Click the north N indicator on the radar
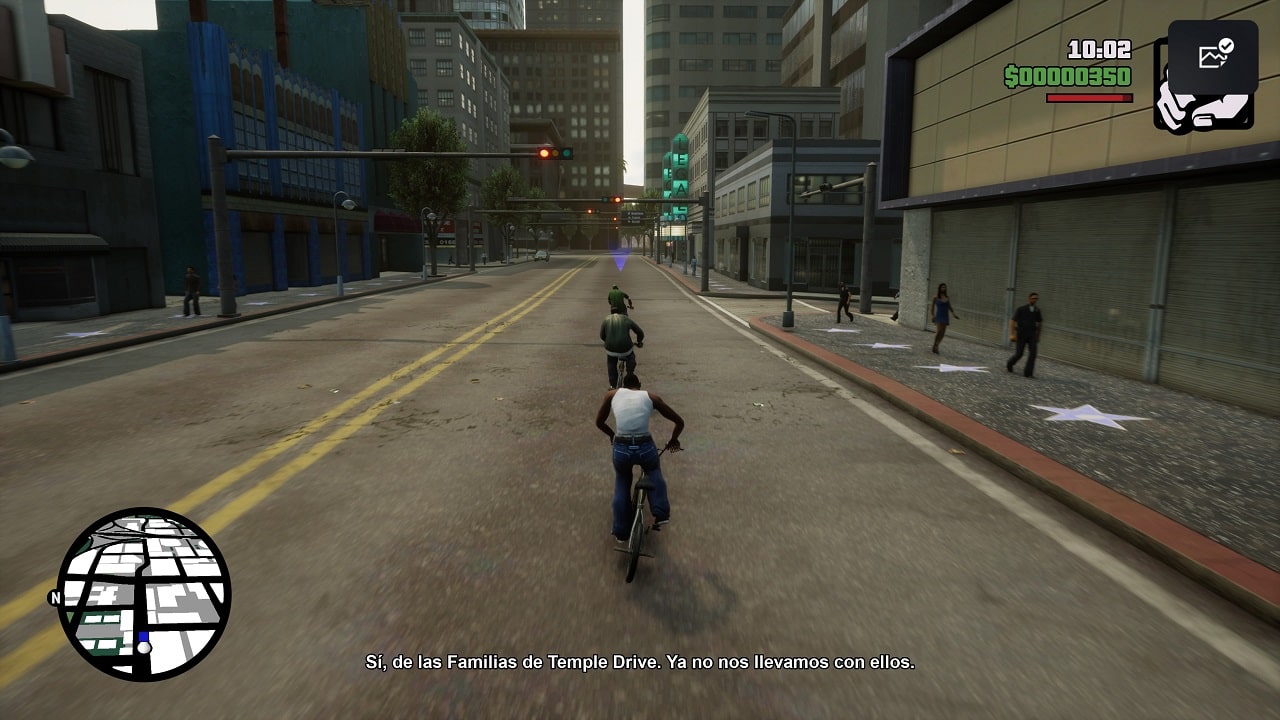Image resolution: width=1280 pixels, height=720 pixels. point(54,598)
